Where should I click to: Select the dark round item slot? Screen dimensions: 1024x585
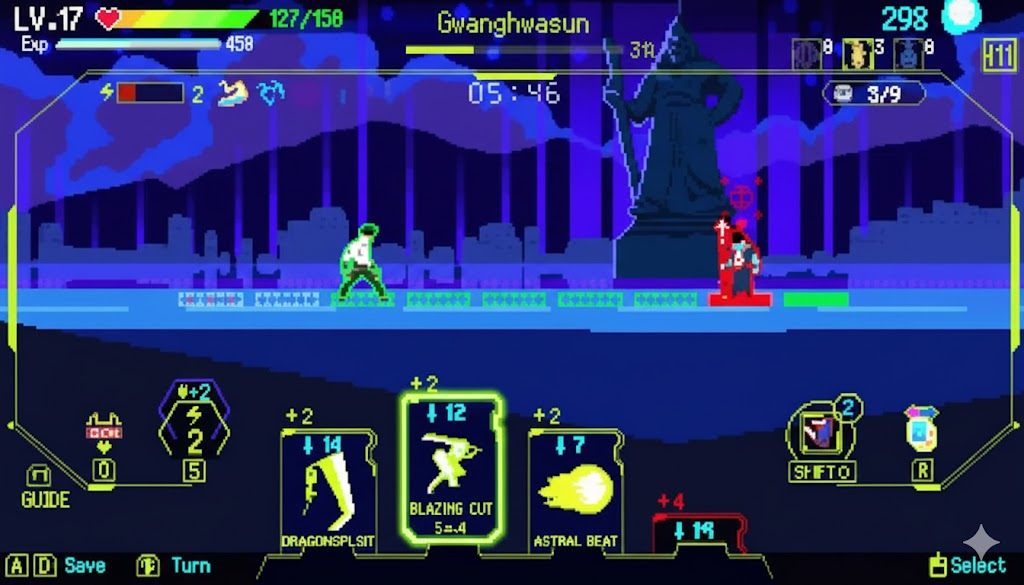805,55
